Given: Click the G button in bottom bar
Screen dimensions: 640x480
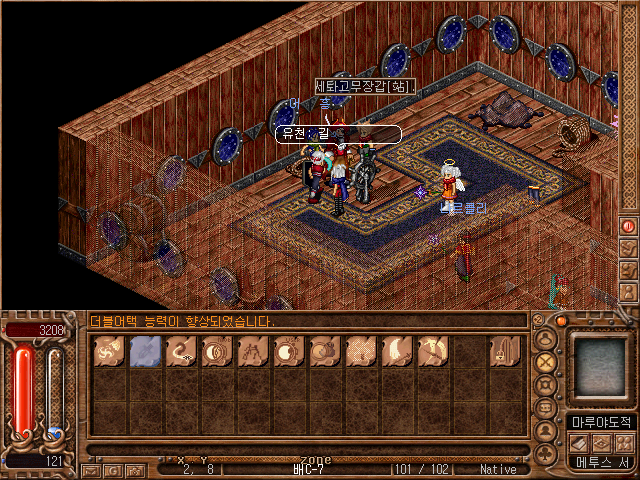Looking at the screenshot, I should [x=111, y=469].
